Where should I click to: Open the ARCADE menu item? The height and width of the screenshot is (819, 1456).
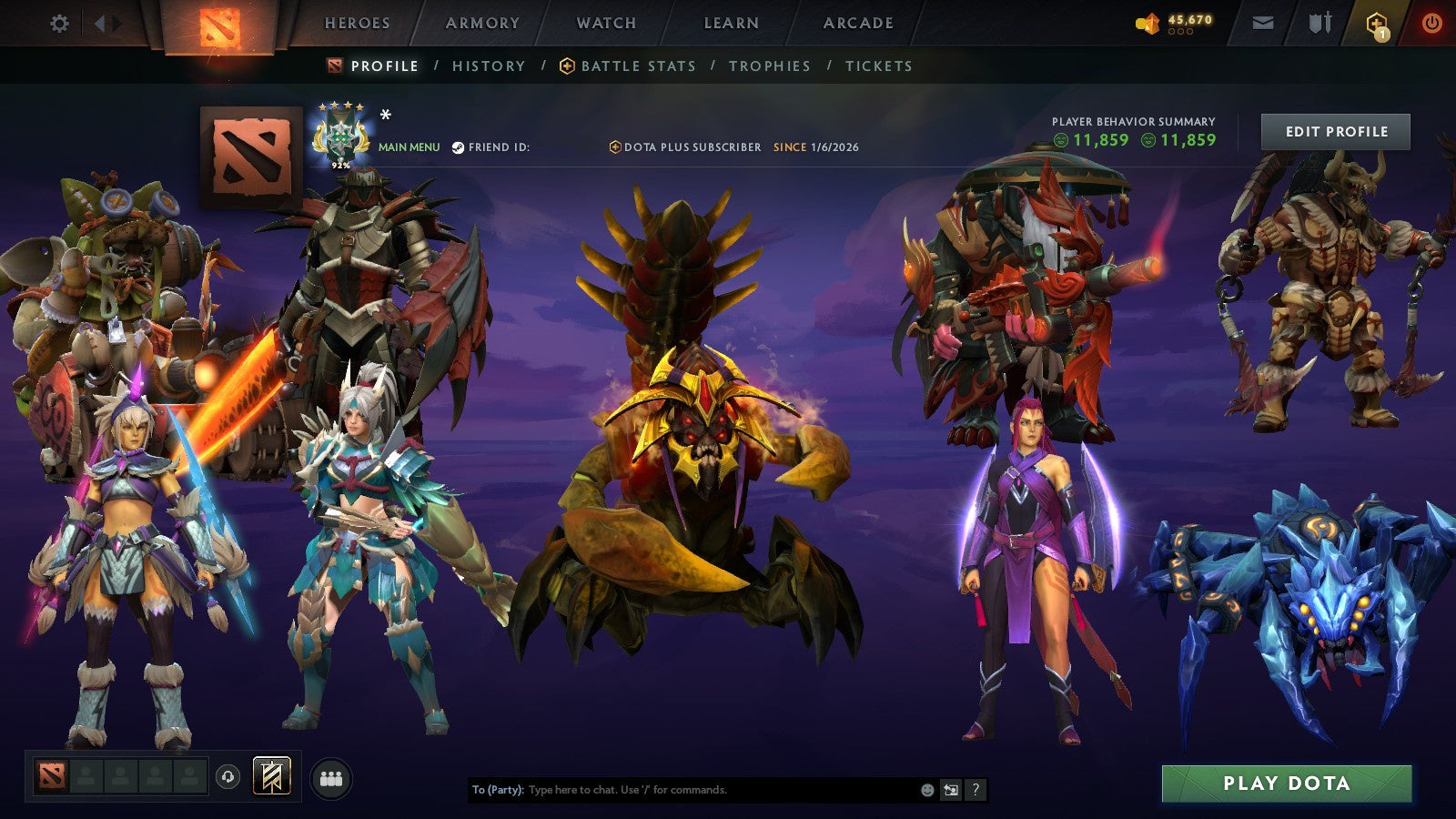click(858, 24)
